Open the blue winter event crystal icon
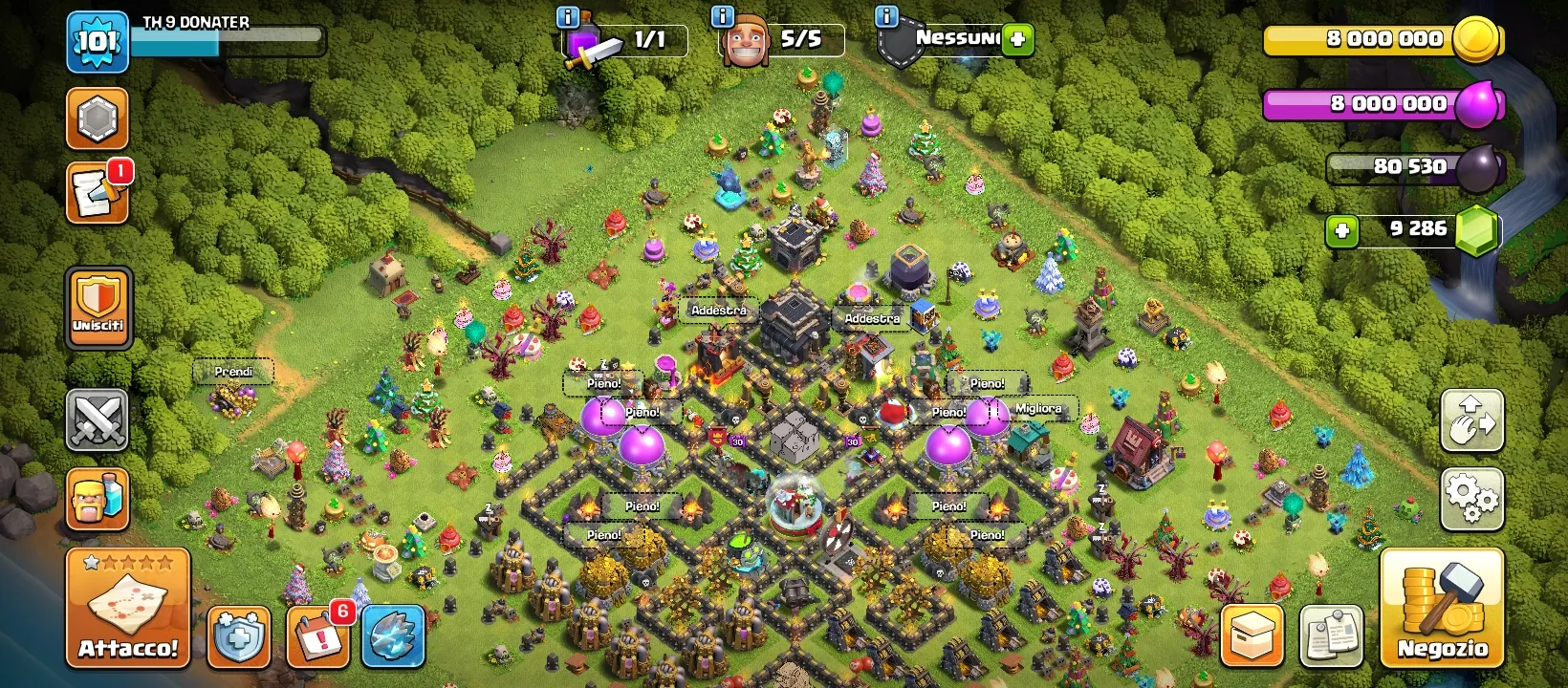 (392, 635)
